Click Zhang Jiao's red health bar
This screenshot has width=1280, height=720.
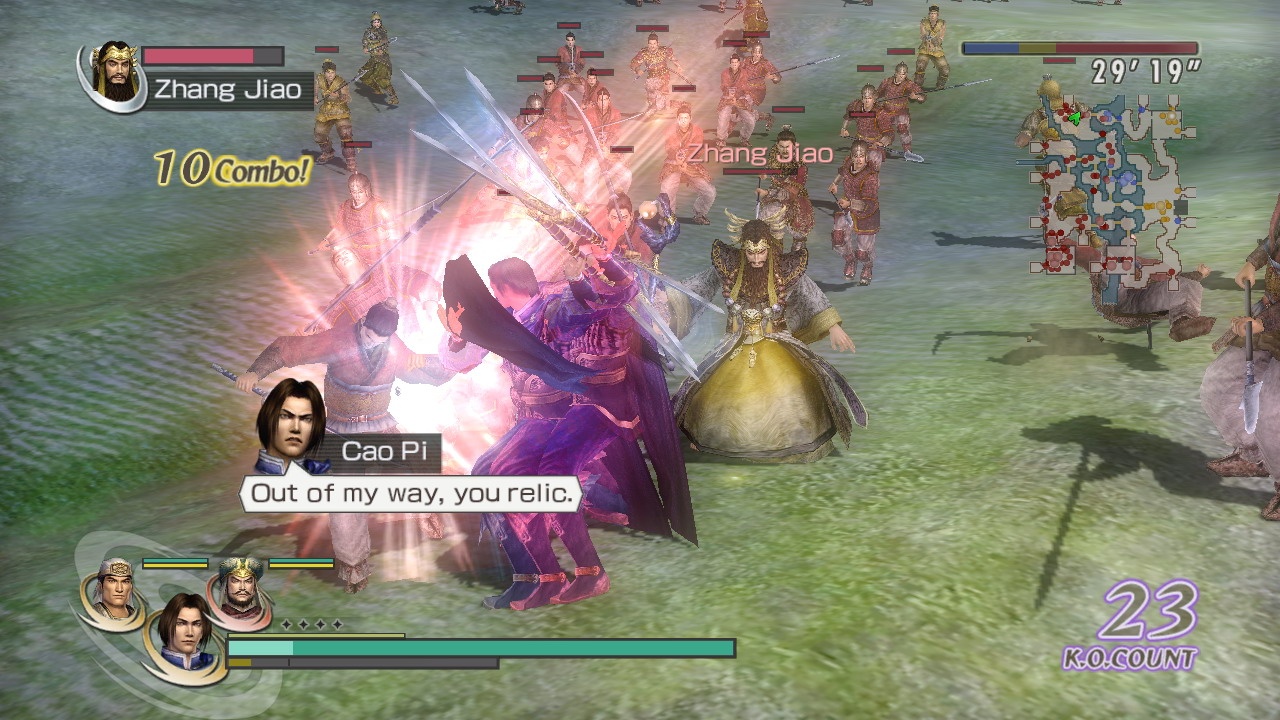coord(205,55)
